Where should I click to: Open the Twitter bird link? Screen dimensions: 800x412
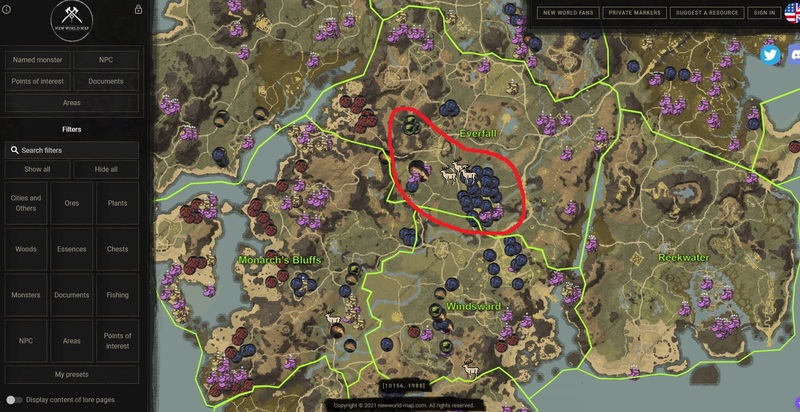[x=770, y=55]
